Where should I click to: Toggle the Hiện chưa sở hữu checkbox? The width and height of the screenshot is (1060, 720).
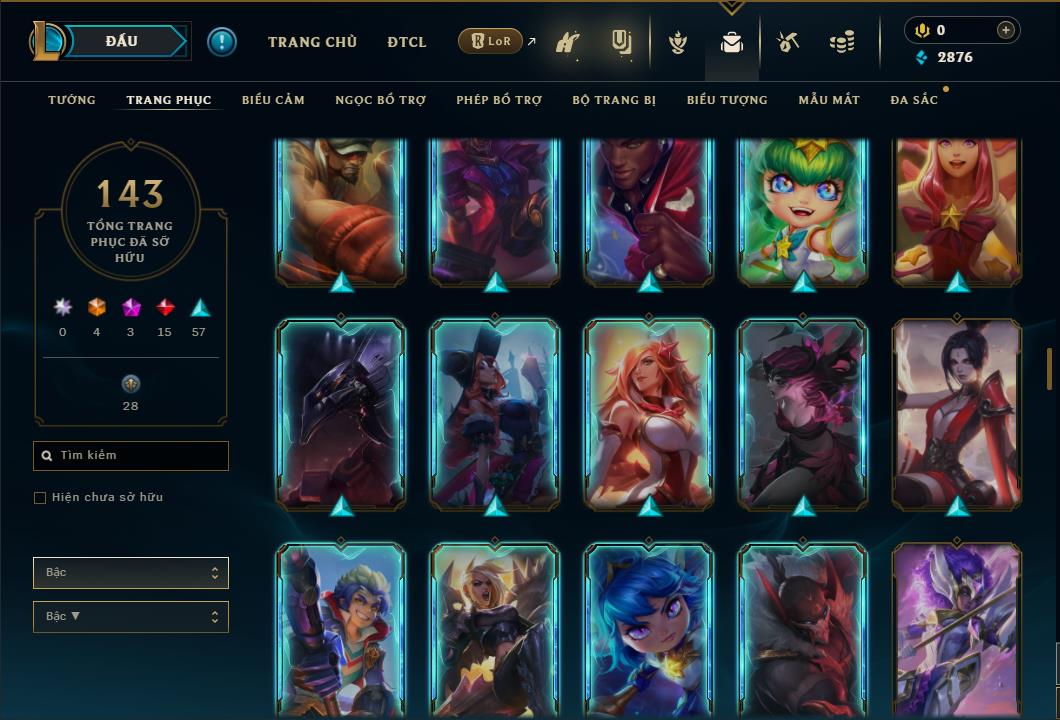coord(40,498)
